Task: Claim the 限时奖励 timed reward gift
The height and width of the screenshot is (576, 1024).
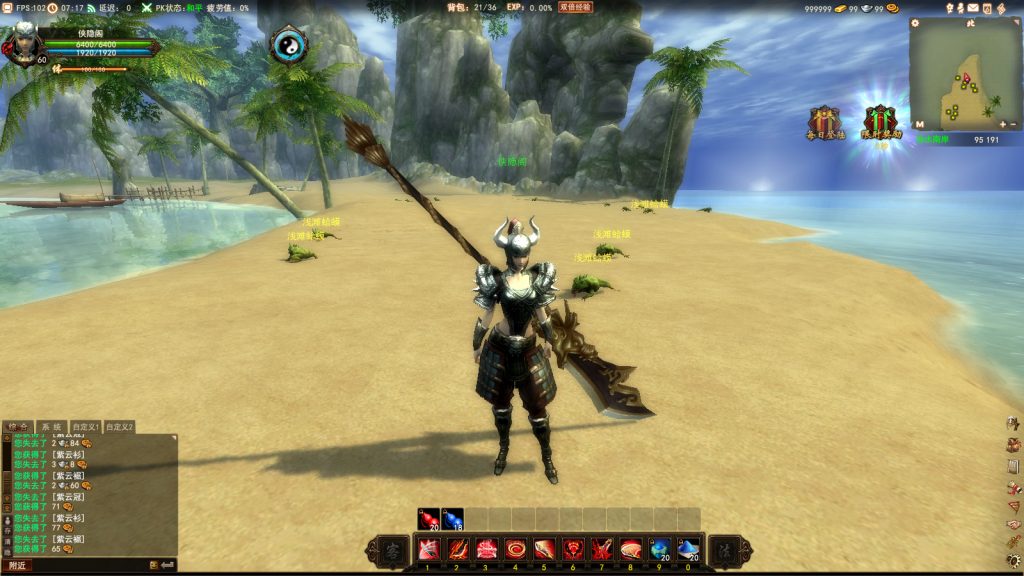Action: [881, 121]
